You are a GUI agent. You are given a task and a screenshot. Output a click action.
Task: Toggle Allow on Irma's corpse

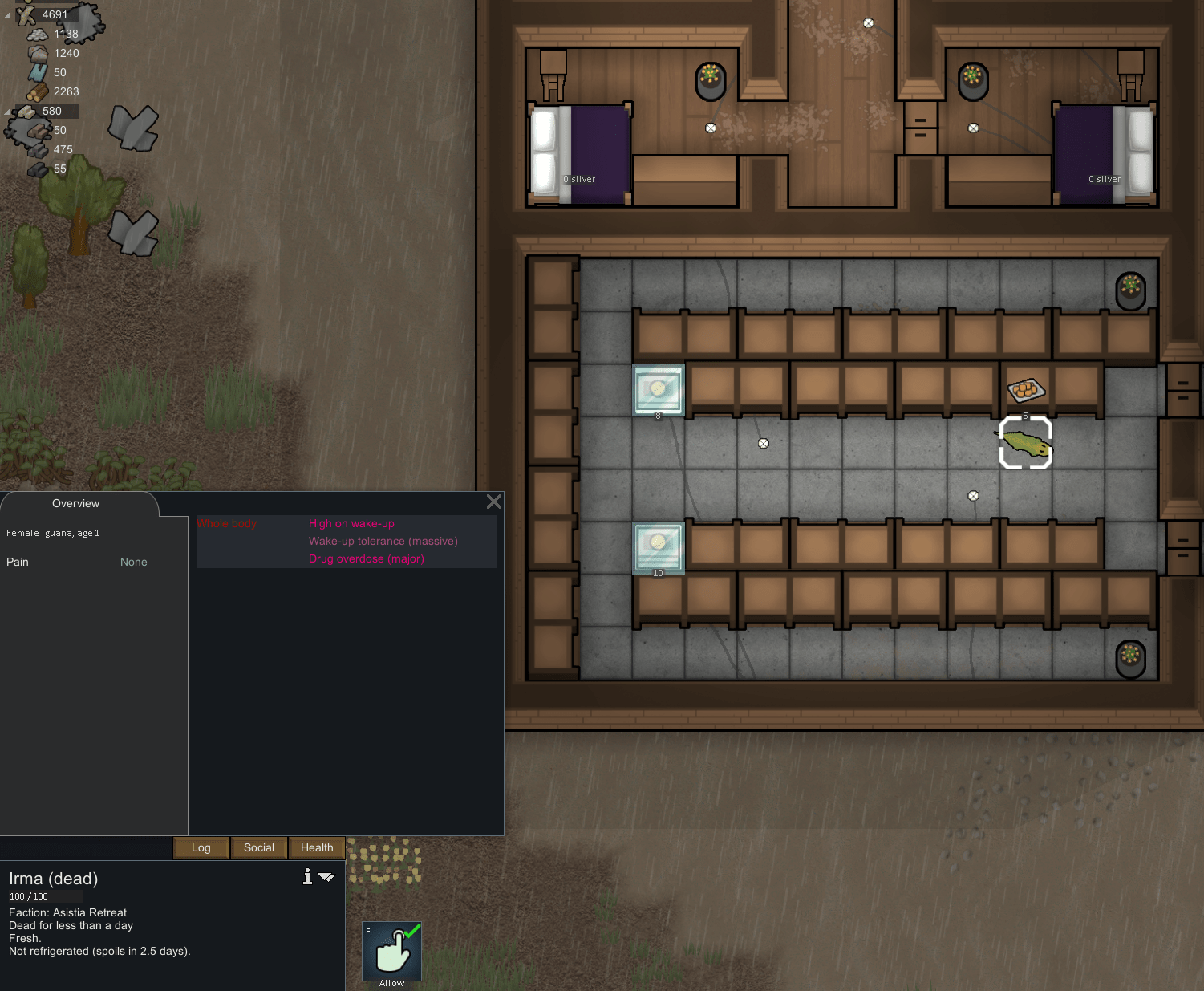pos(391,951)
